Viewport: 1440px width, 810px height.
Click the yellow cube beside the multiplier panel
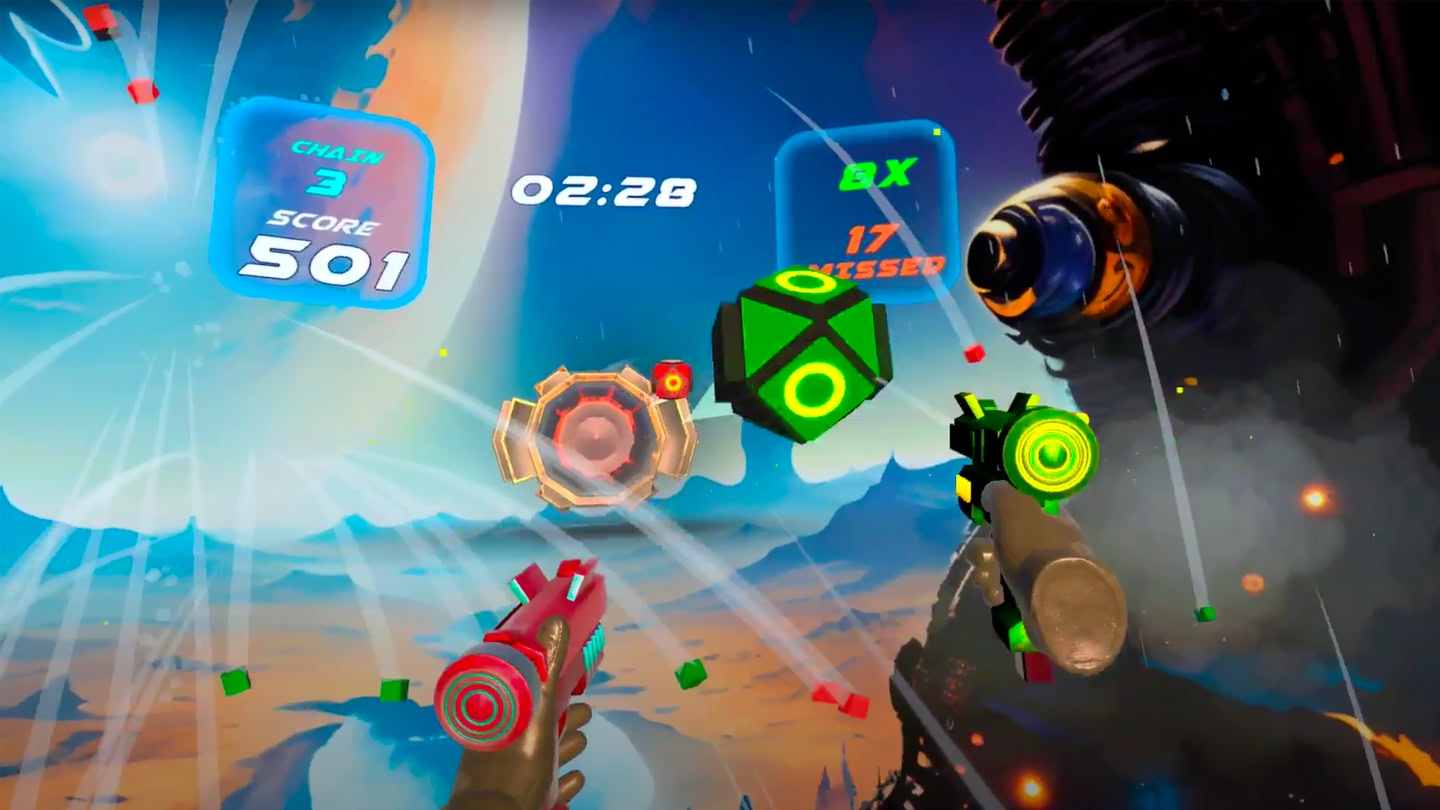tap(937, 130)
